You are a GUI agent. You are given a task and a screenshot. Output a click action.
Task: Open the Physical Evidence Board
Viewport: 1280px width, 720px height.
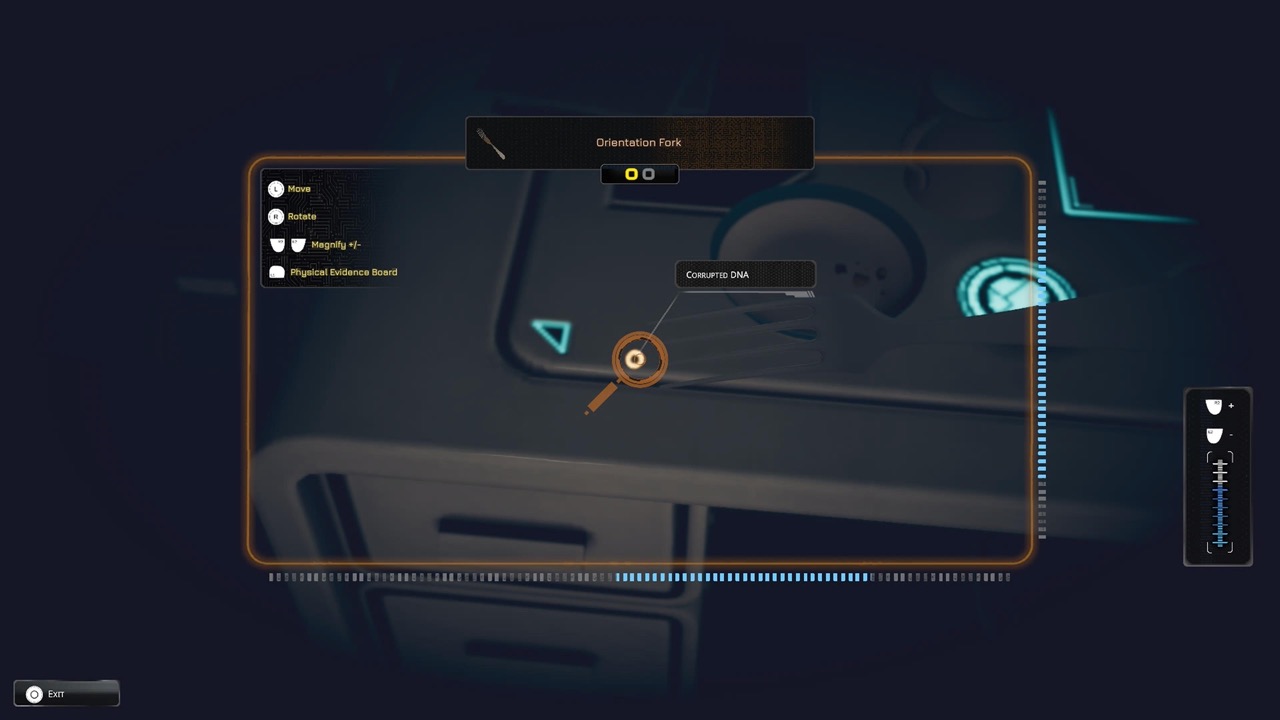click(x=344, y=271)
